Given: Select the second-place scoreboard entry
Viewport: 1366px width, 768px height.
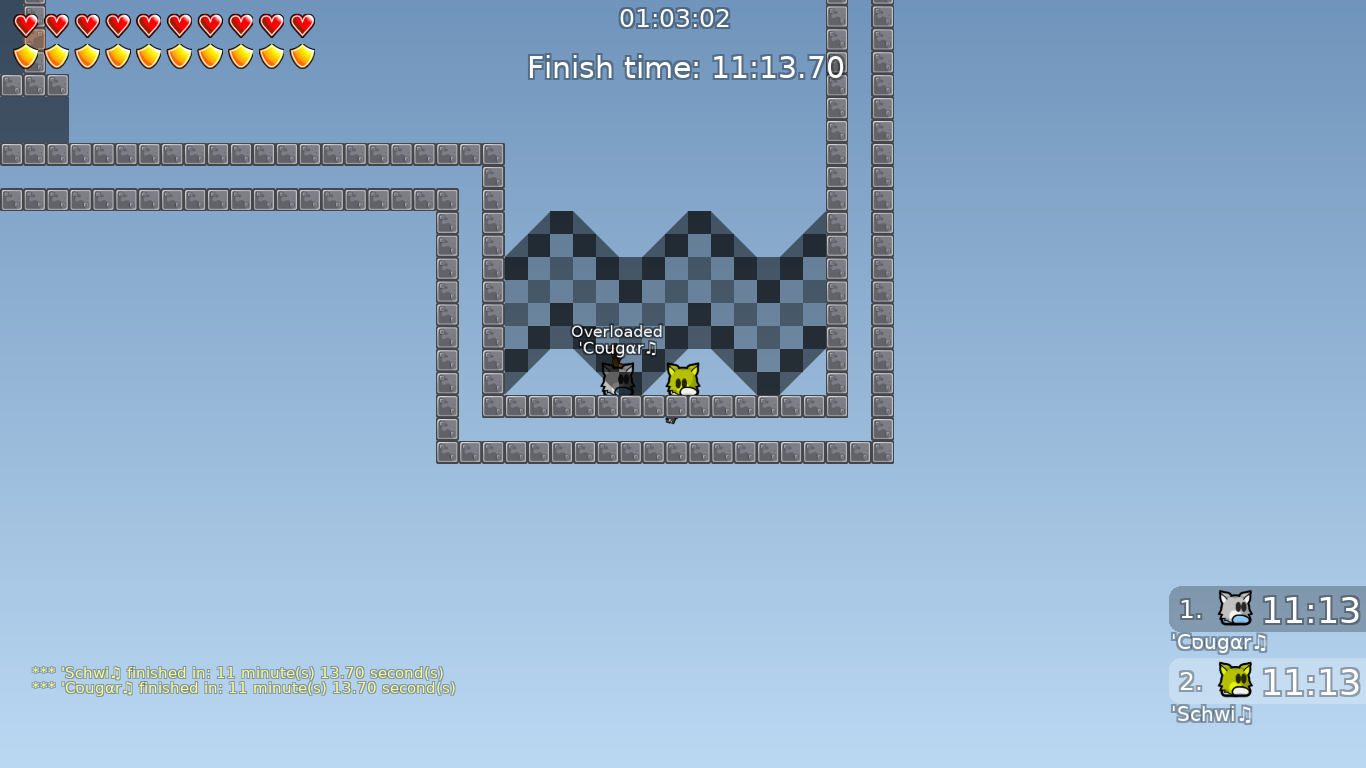Looking at the screenshot, I should 1266,682.
